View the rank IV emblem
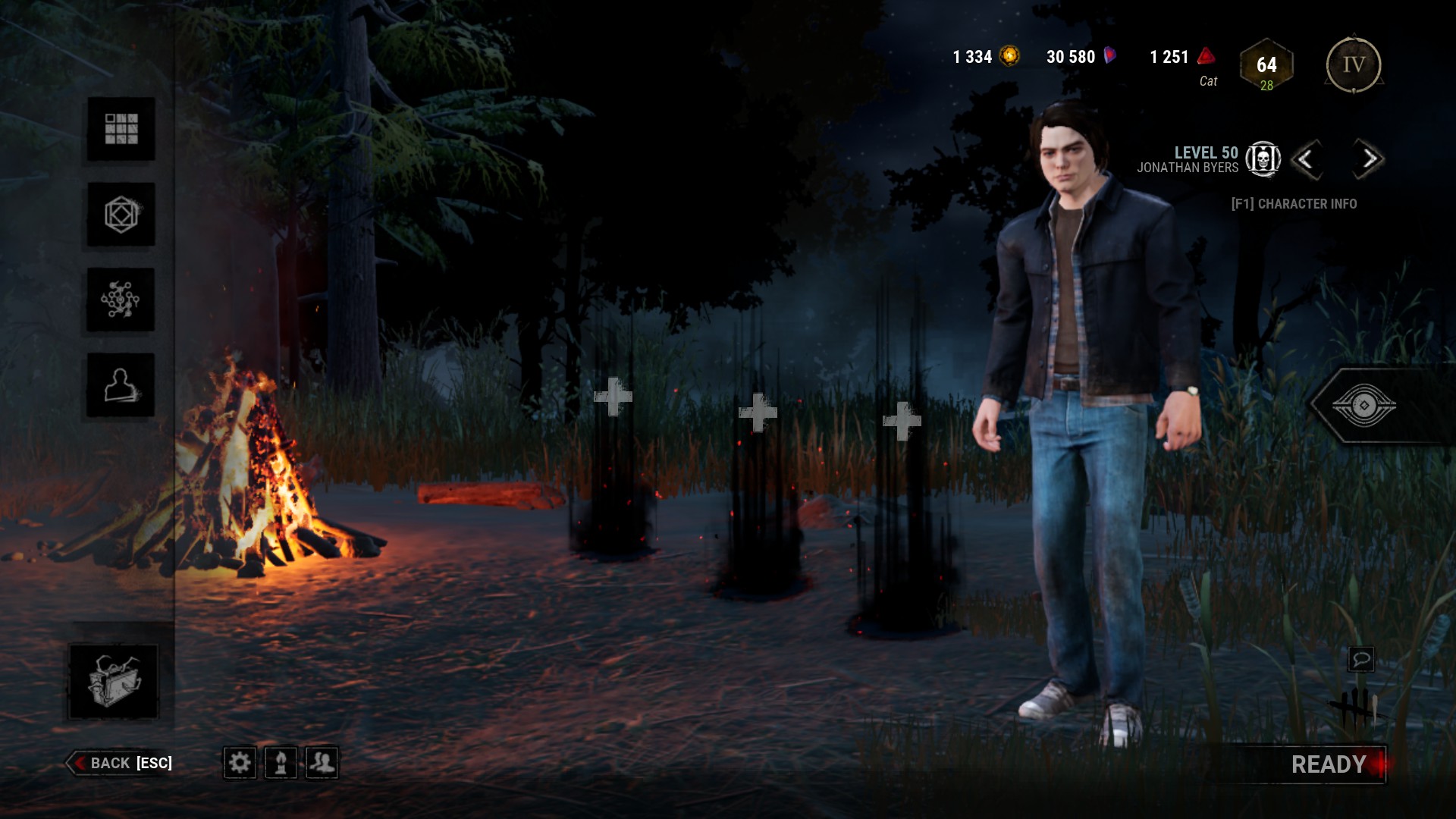This screenshot has width=1456, height=819. (1354, 65)
